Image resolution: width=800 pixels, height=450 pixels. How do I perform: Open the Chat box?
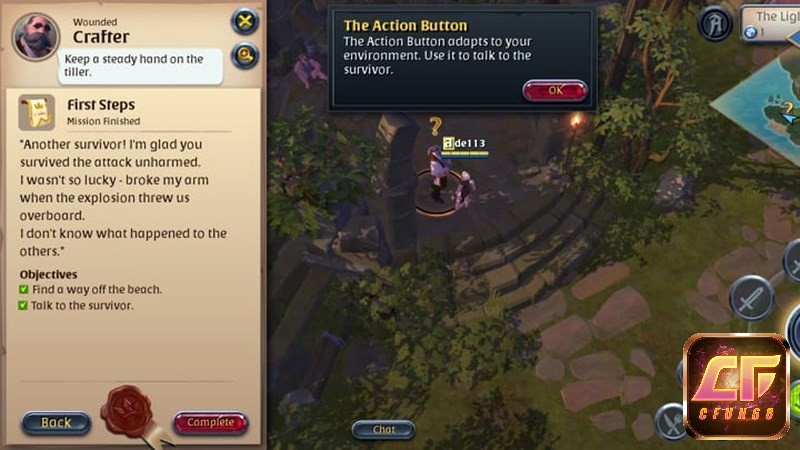384,429
